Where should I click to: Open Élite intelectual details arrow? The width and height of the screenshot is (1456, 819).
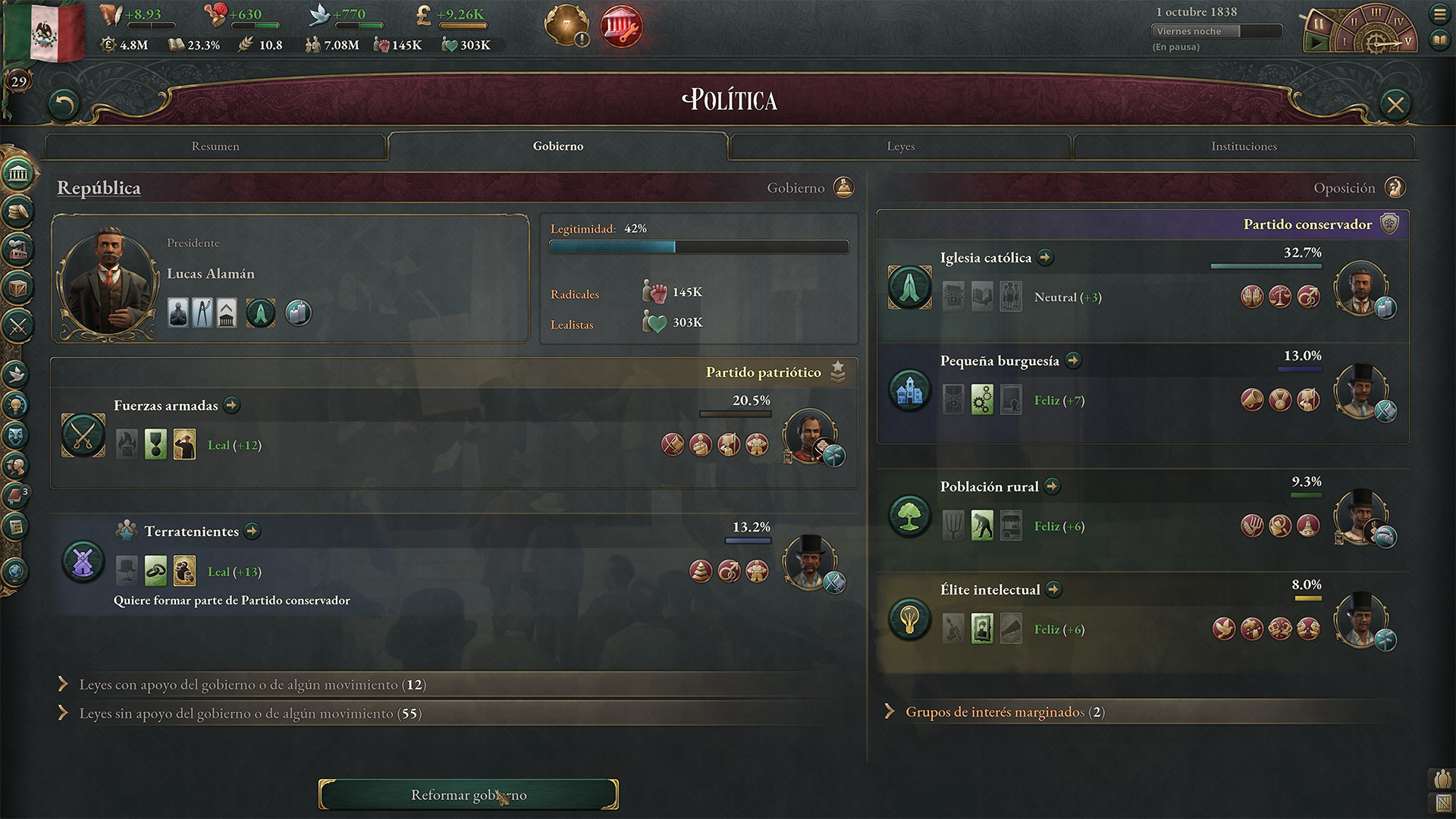point(1053,590)
